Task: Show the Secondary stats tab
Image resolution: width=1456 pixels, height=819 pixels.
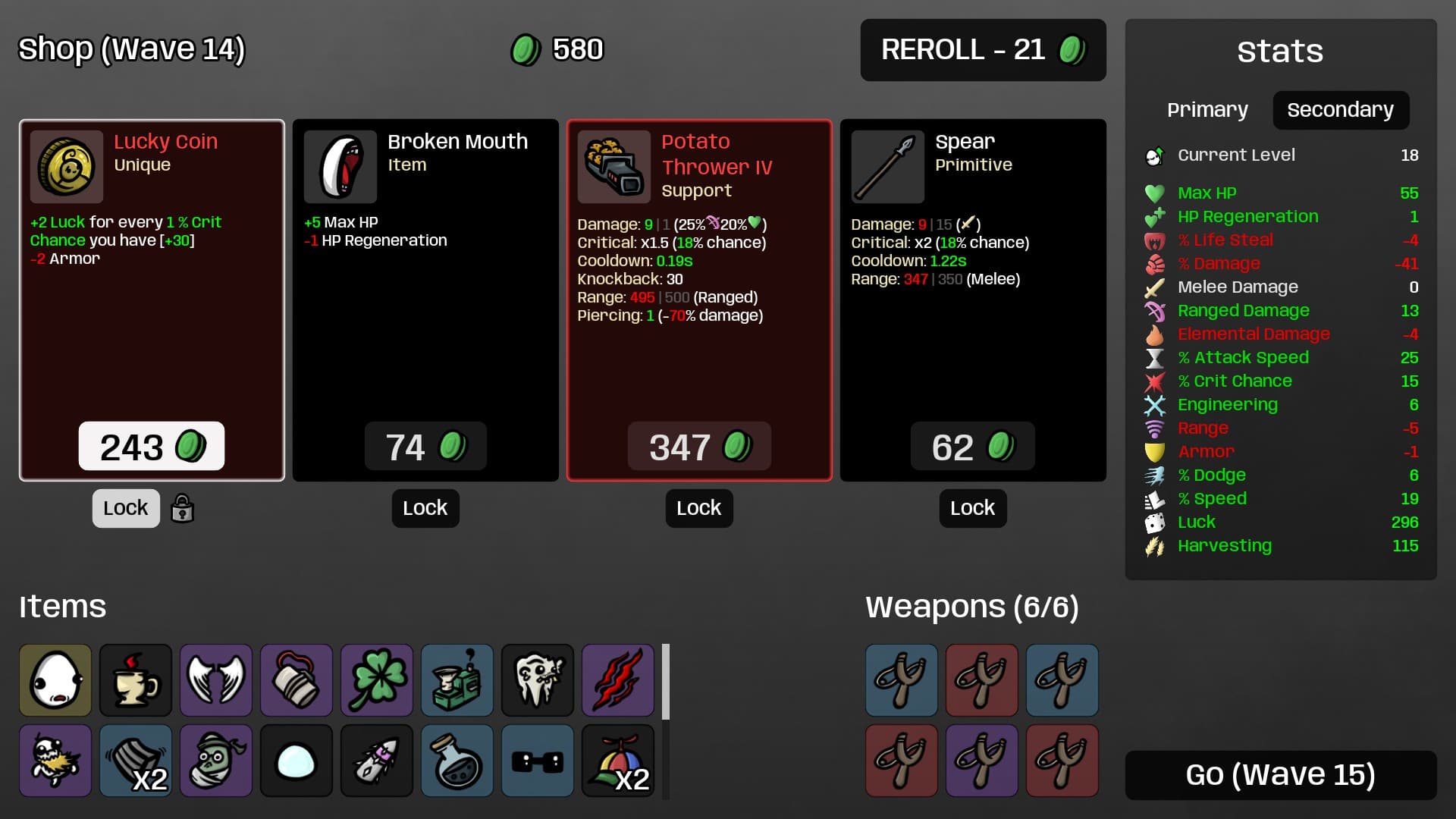Action: pyautogui.click(x=1340, y=110)
